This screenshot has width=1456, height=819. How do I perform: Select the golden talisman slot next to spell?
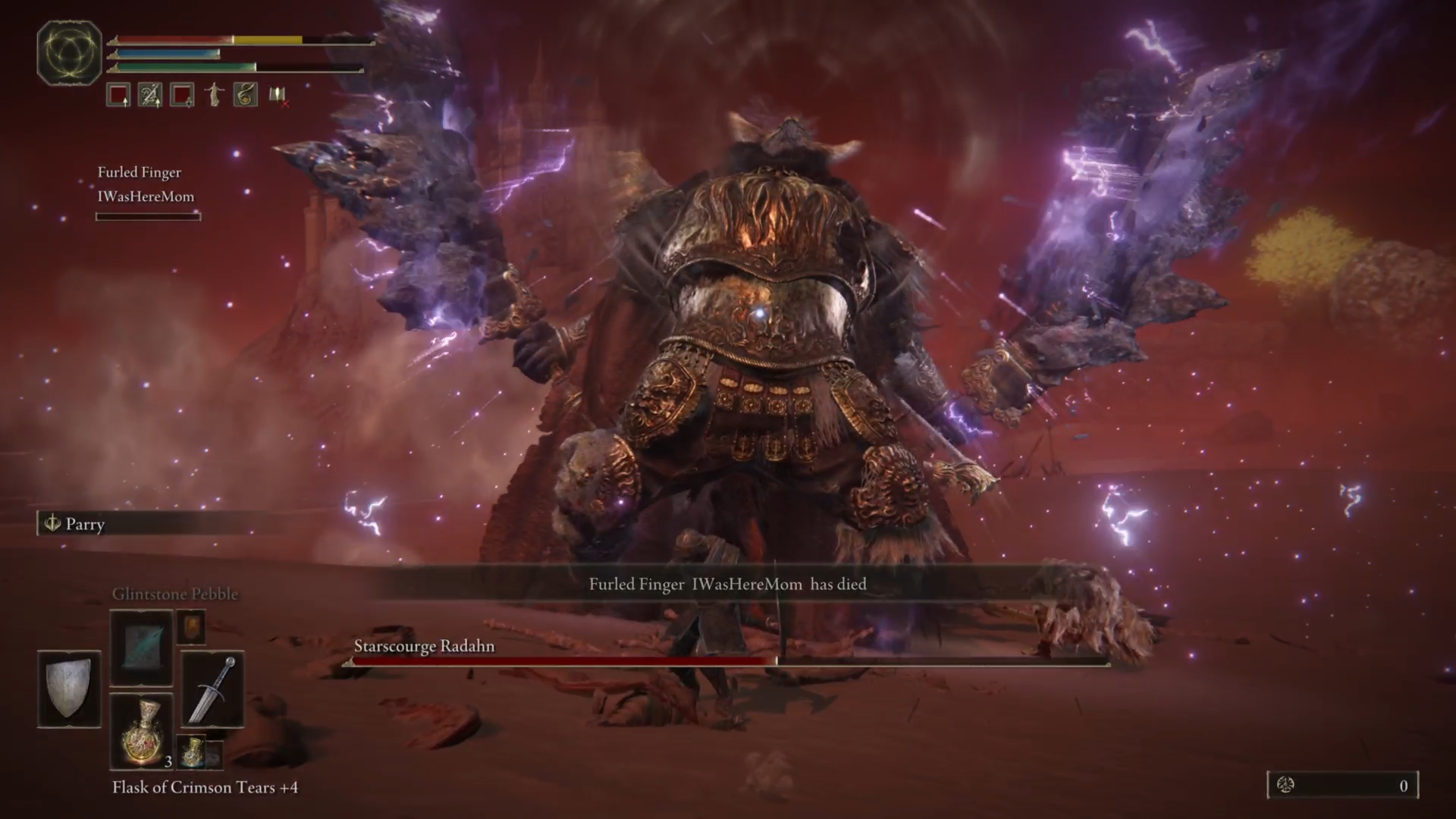click(x=191, y=627)
